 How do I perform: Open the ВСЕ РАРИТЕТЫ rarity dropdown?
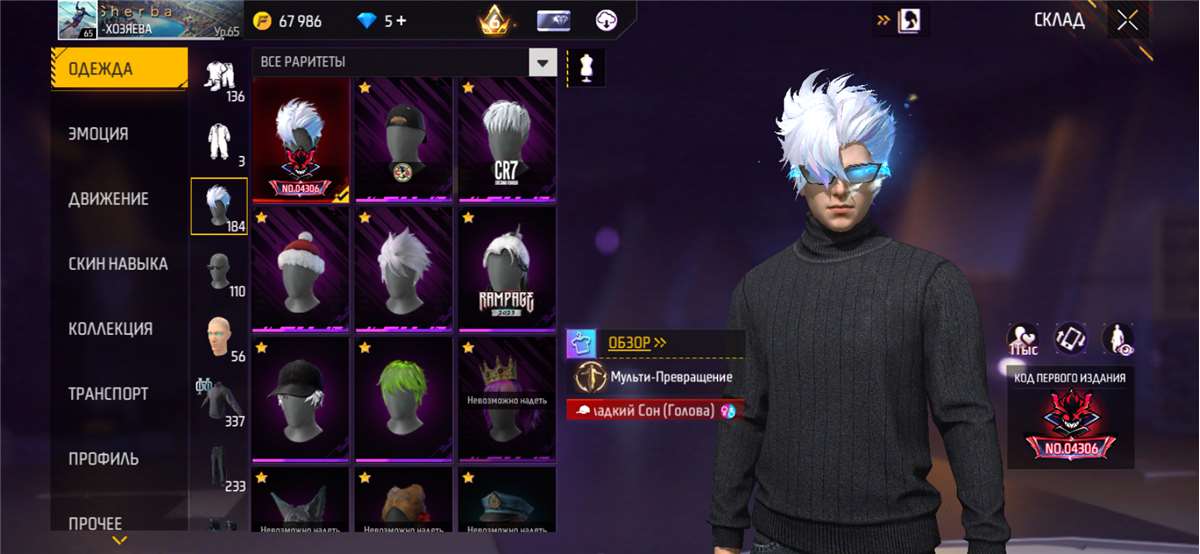pyautogui.click(x=542, y=63)
